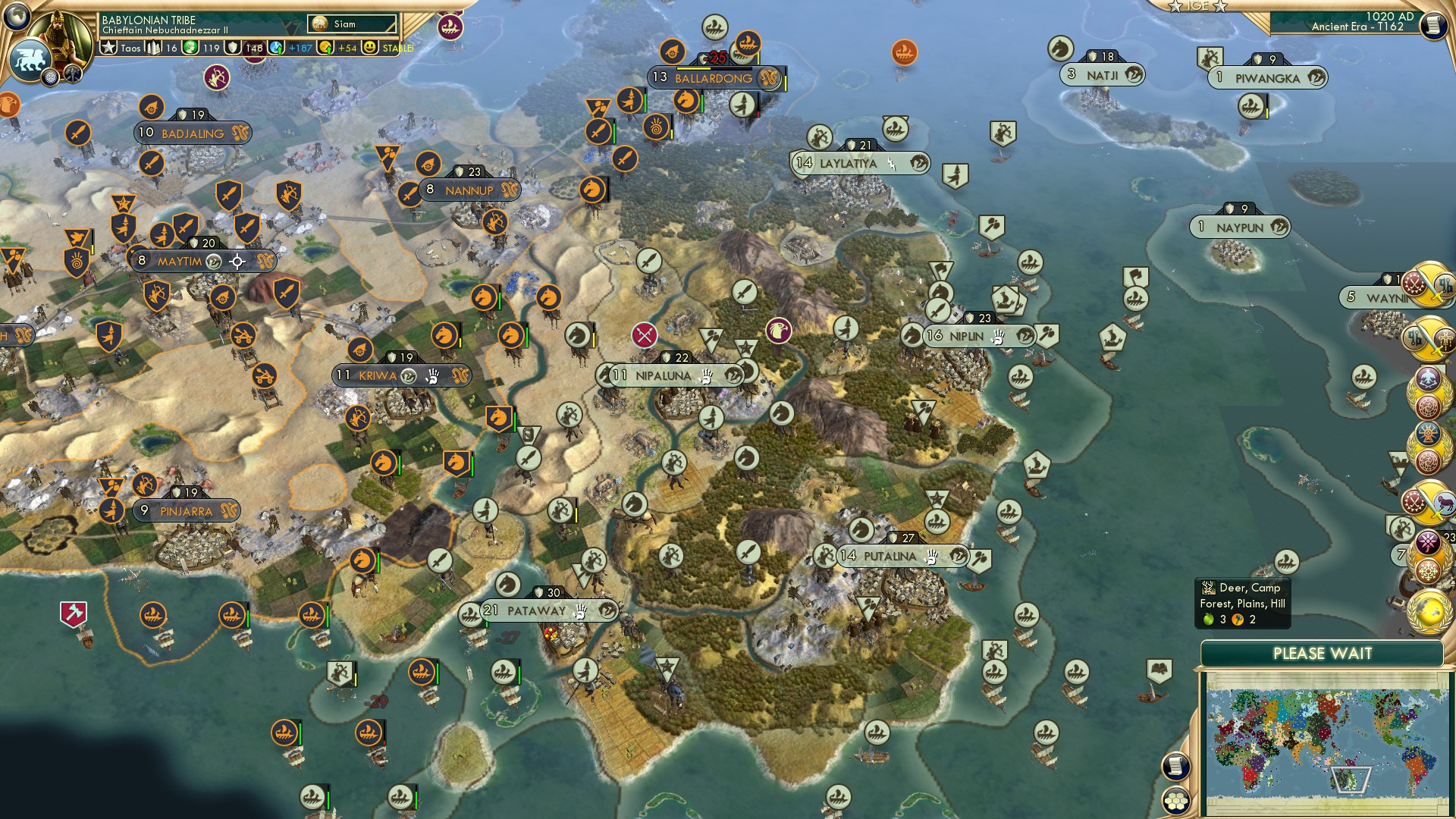Click the culture shield icon showing 148
Screen dimensions: 1456x819
(x=231, y=48)
